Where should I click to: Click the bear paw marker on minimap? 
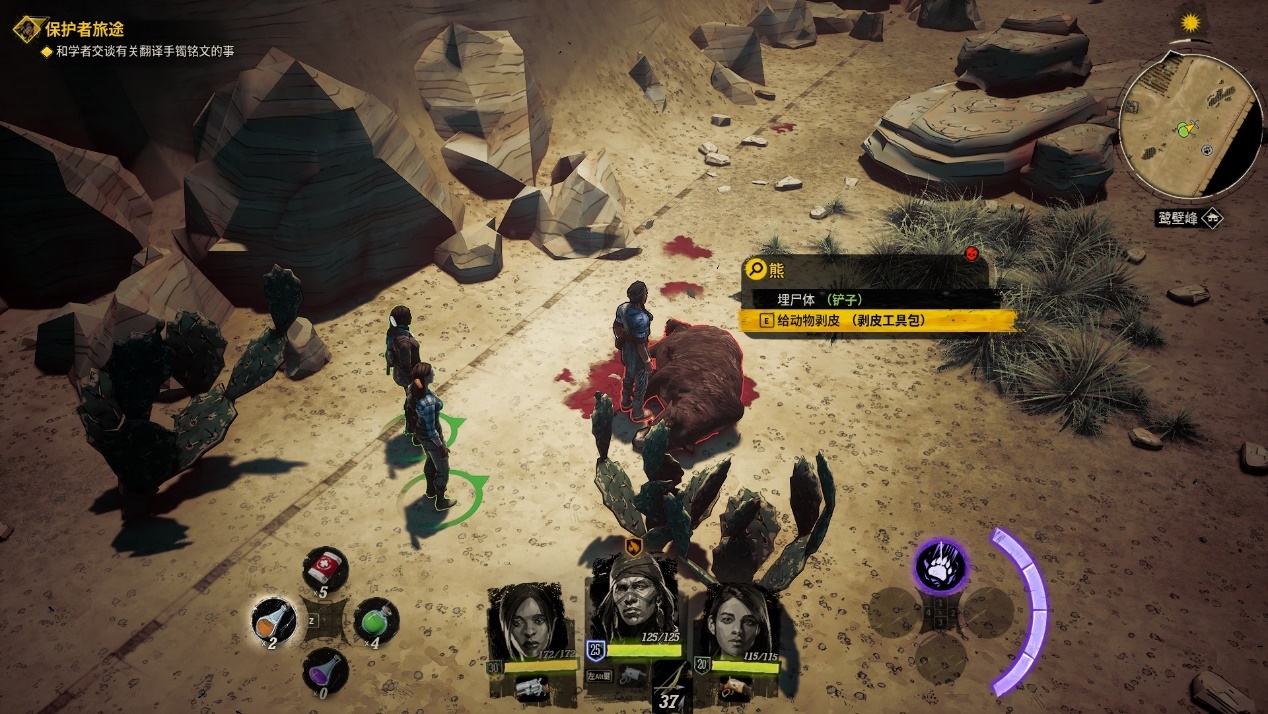pyautogui.click(x=1207, y=150)
